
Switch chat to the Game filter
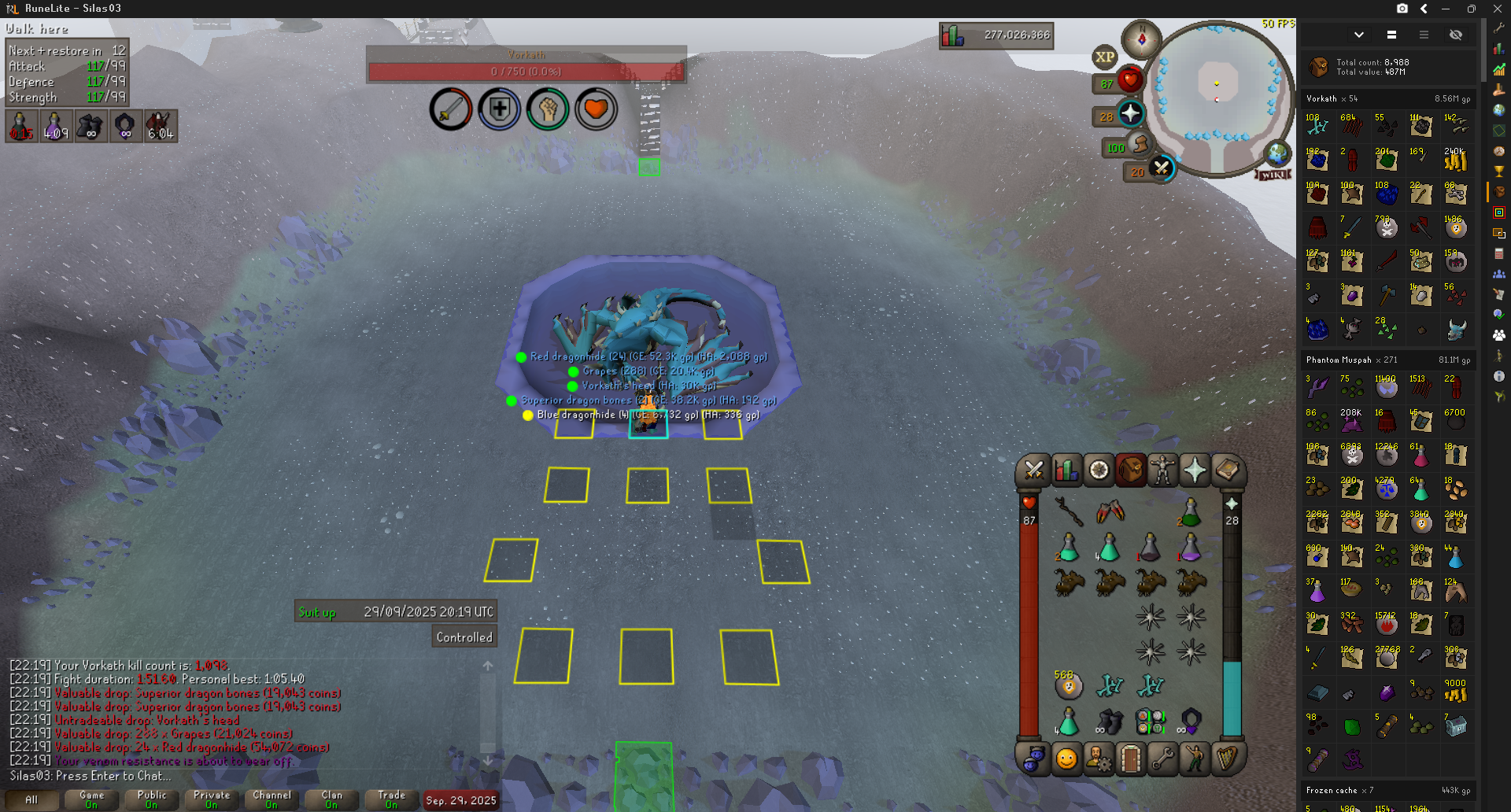pyautogui.click(x=91, y=799)
